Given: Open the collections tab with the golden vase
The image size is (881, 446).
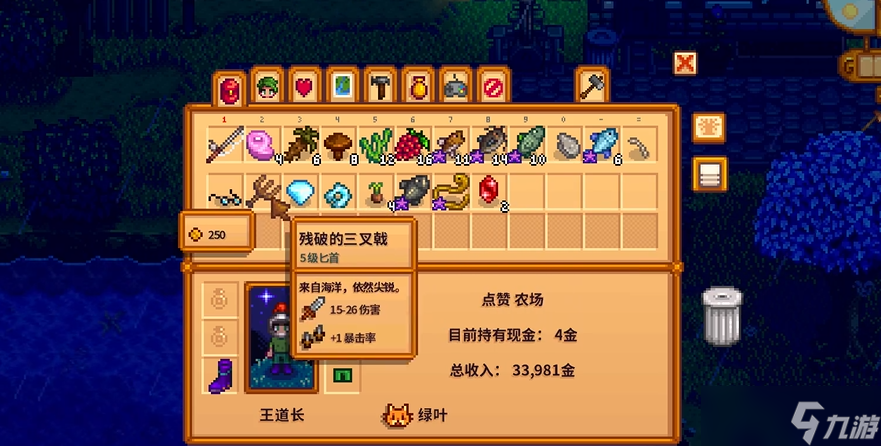Looking at the screenshot, I should click(417, 86).
